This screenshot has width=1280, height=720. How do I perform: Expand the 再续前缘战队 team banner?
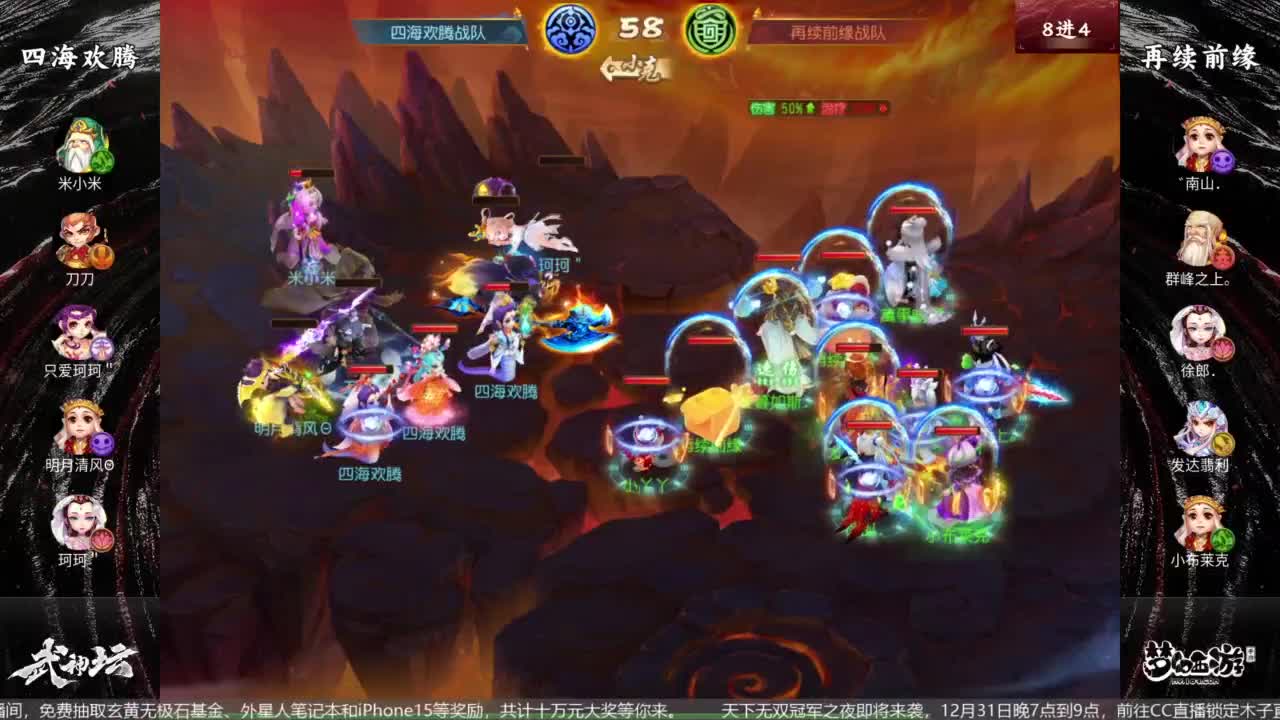(x=838, y=32)
